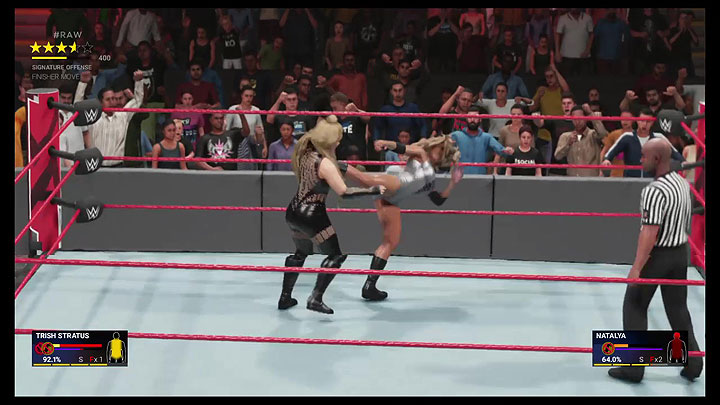Screen dimensions: 720x405
Task: Select Trish Stratus's yellow body damage figure
Action: tap(116, 348)
